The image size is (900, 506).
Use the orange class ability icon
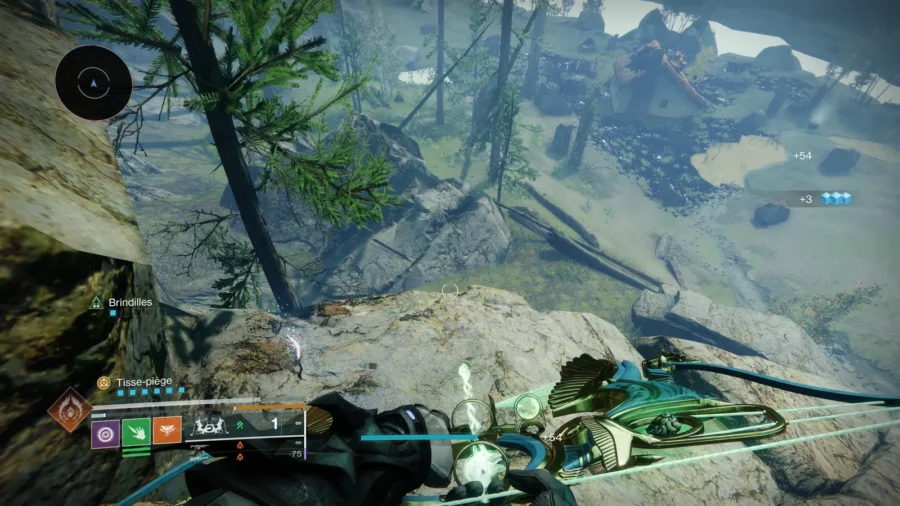(x=167, y=432)
